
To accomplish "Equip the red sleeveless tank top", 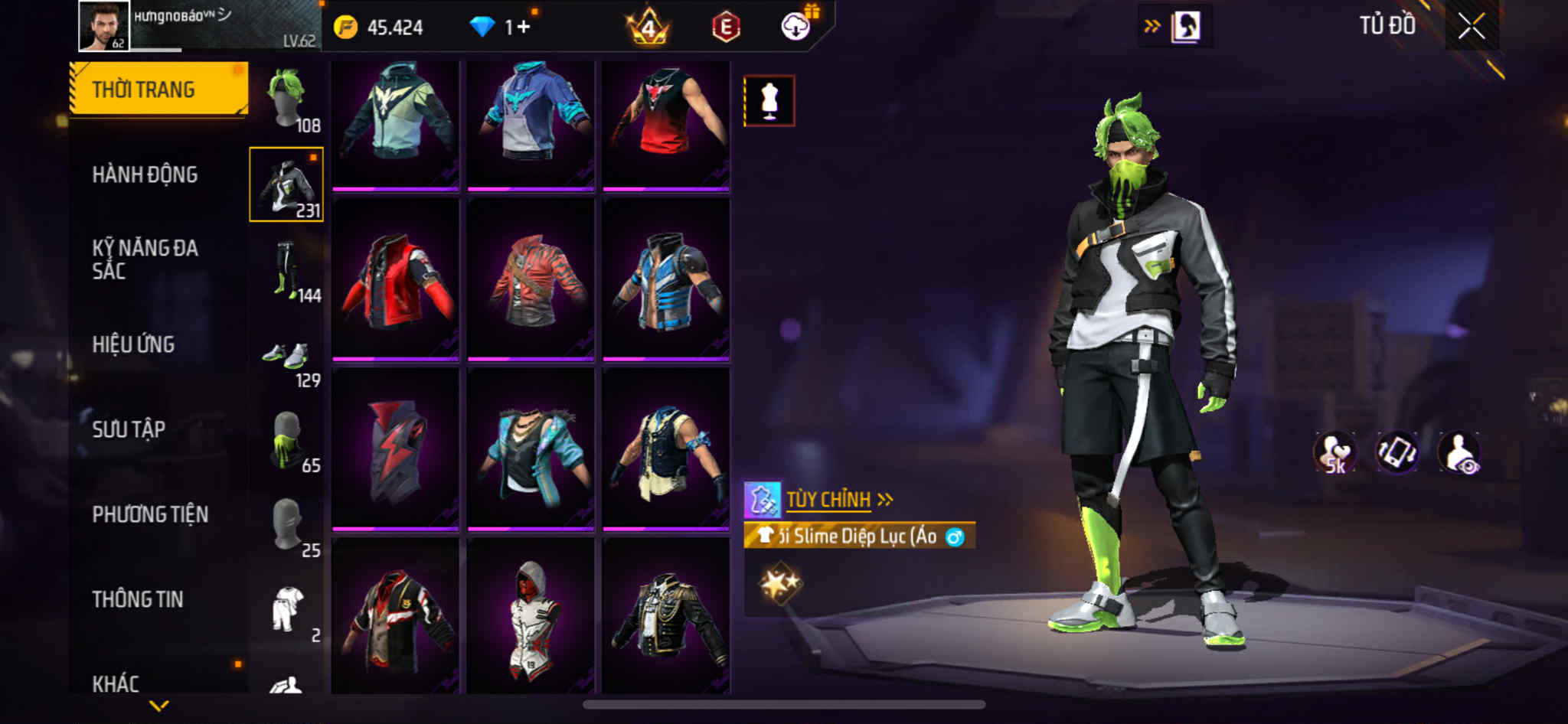I will pos(665,122).
